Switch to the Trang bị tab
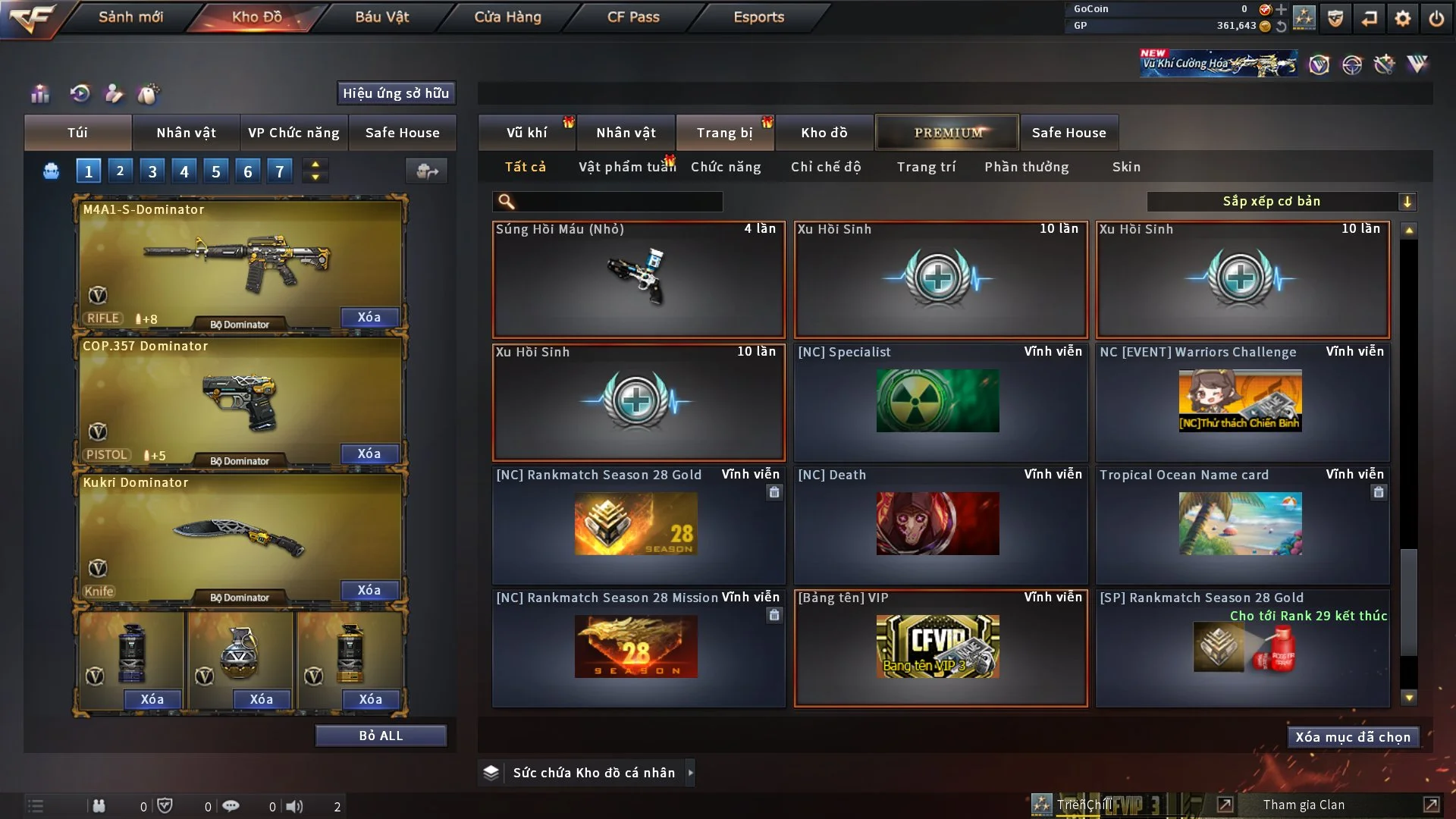This screenshot has height=819, width=1456. [724, 133]
